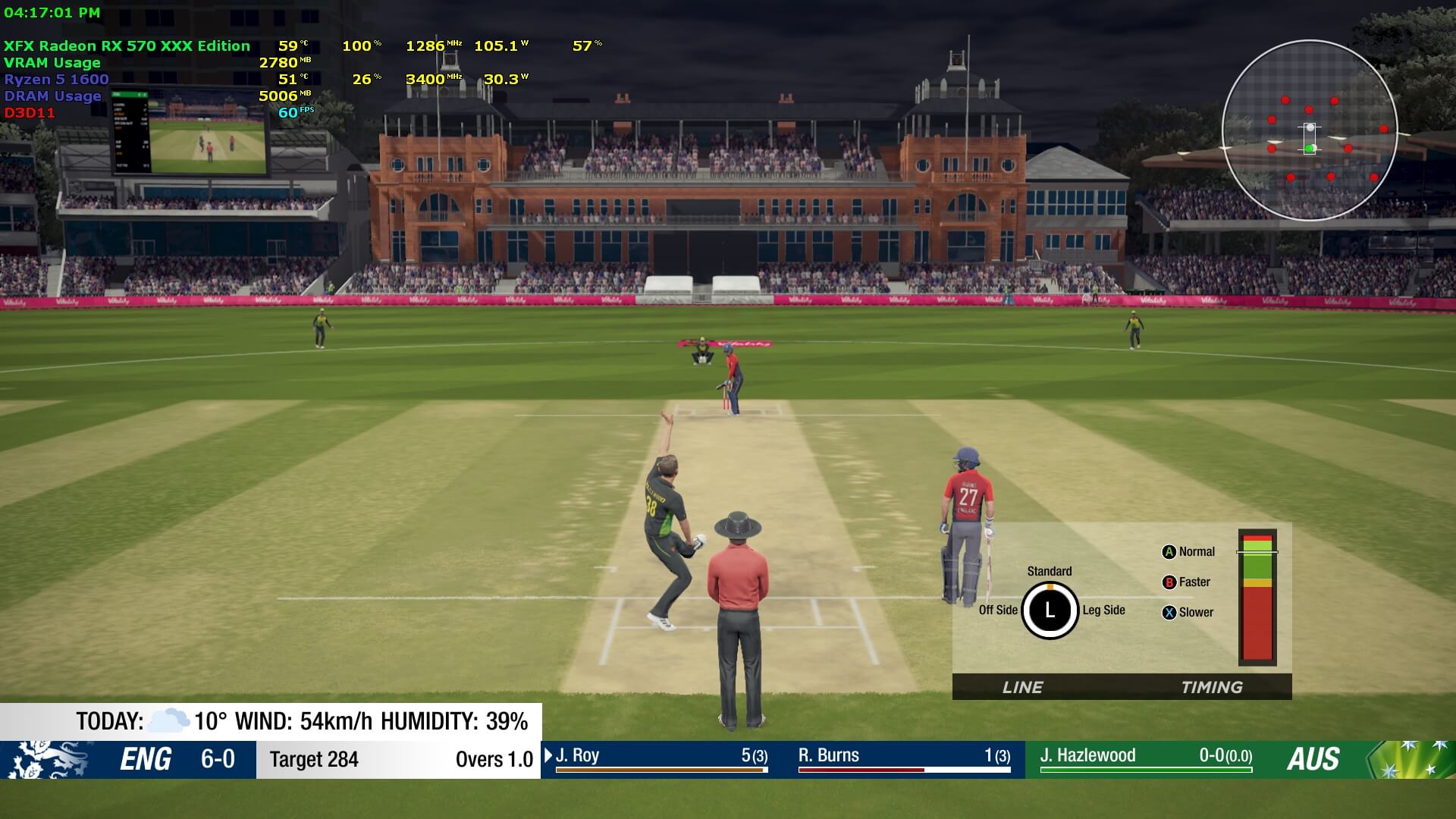Image resolution: width=1456 pixels, height=819 pixels.
Task: Choose the Normal delivery option
Action: [x=1188, y=552]
